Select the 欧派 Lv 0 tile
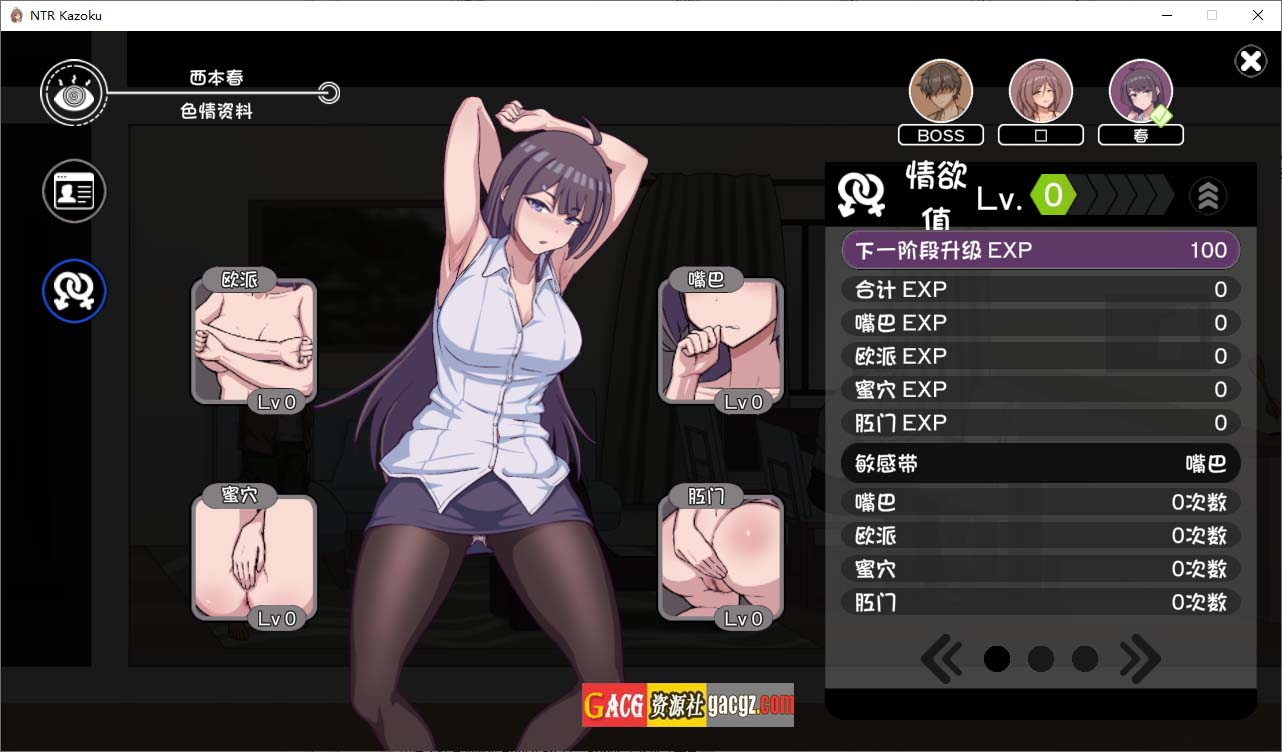 pyautogui.click(x=254, y=342)
